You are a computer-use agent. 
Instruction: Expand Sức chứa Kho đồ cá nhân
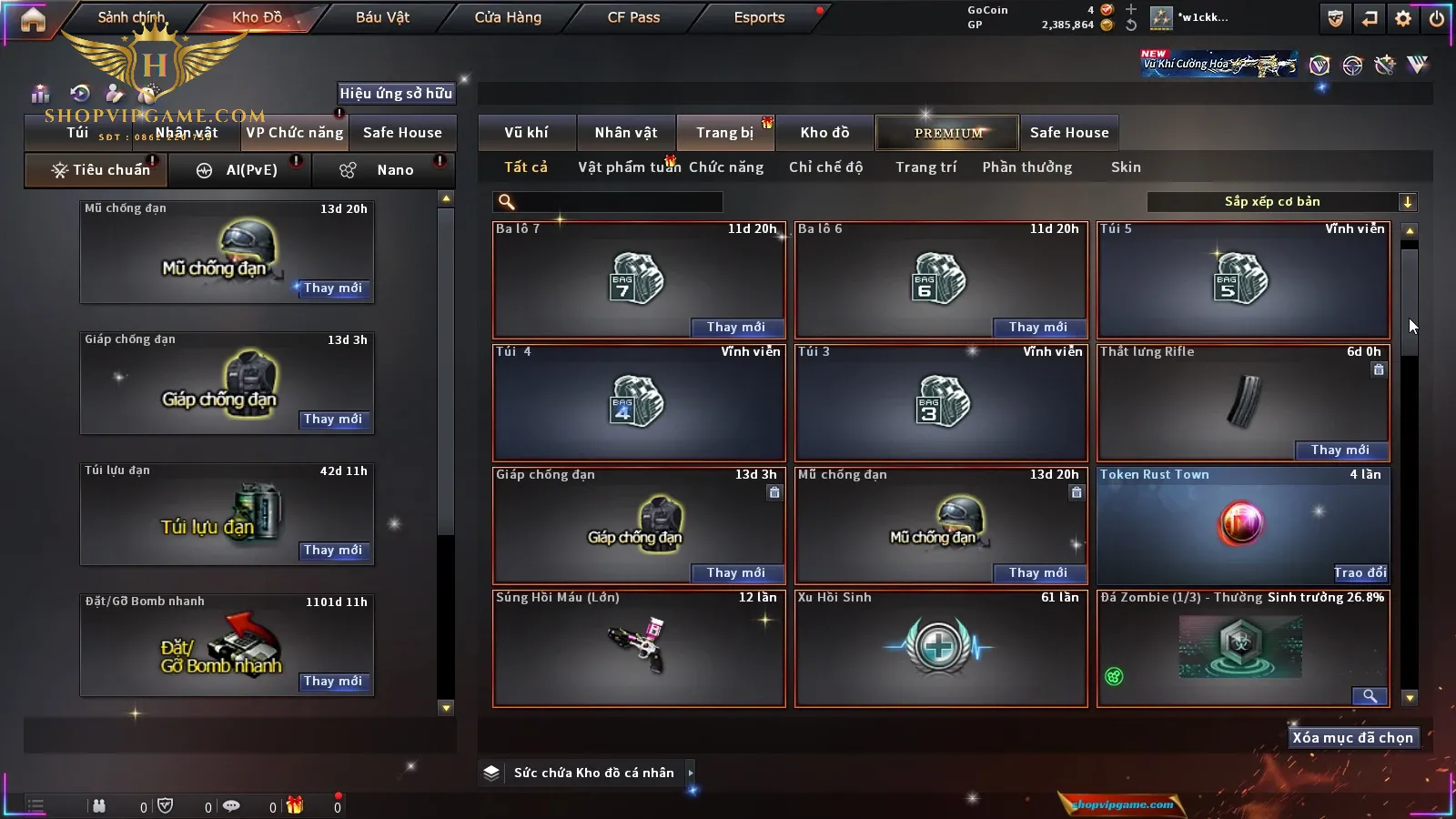click(x=593, y=773)
